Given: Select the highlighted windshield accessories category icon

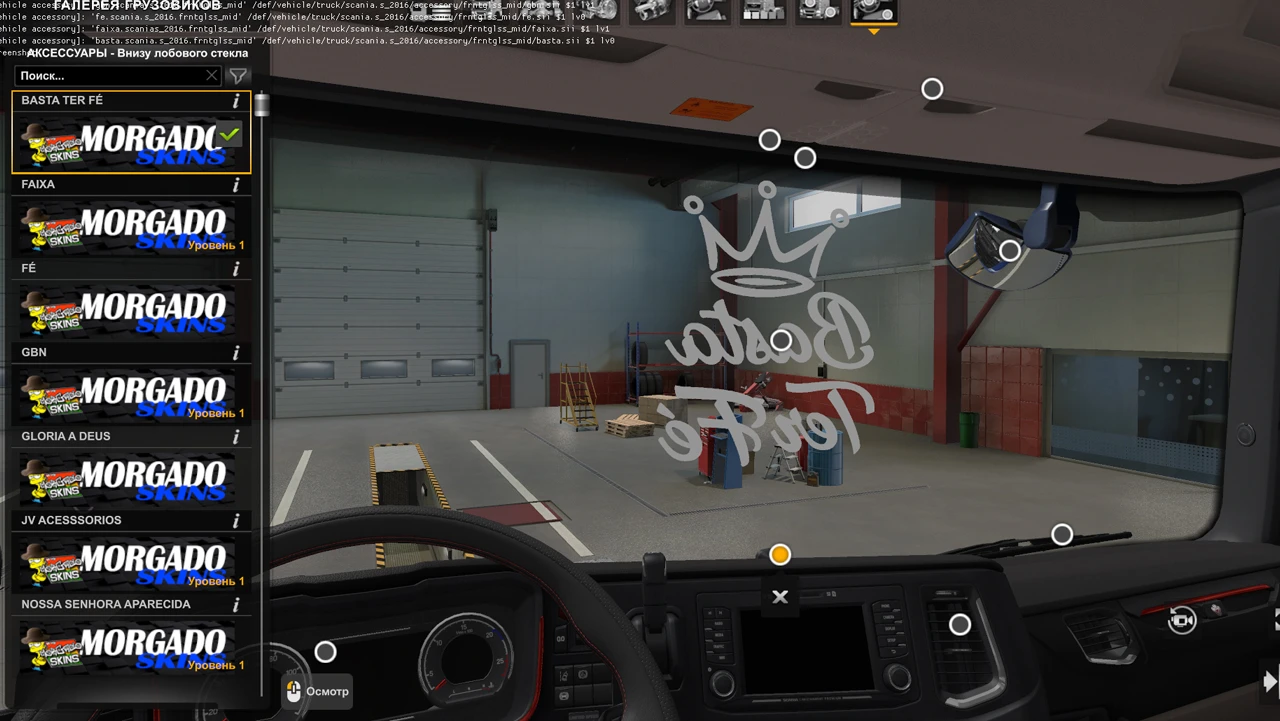Looking at the screenshot, I should tap(873, 12).
